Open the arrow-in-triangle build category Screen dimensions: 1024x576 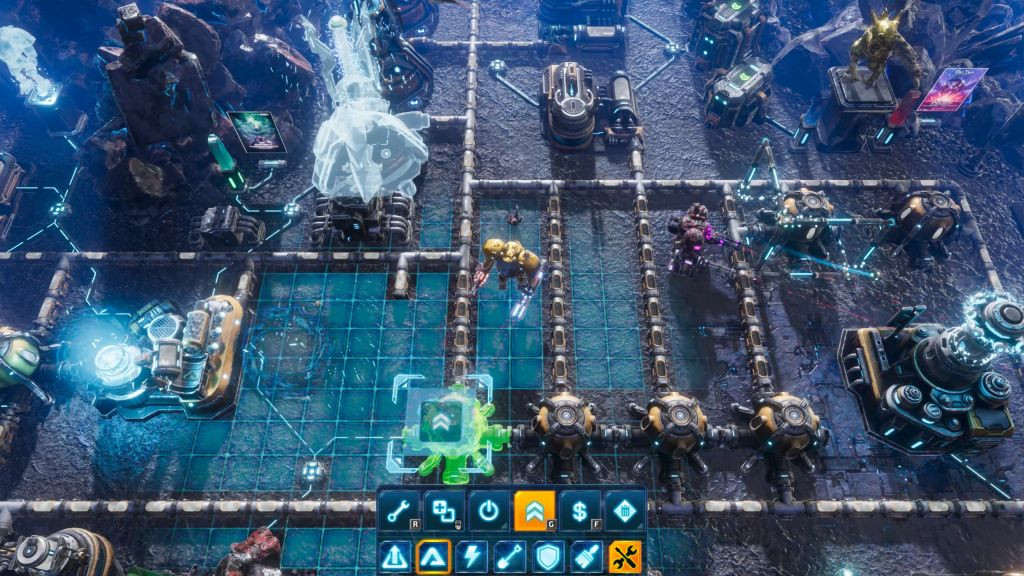(395, 556)
